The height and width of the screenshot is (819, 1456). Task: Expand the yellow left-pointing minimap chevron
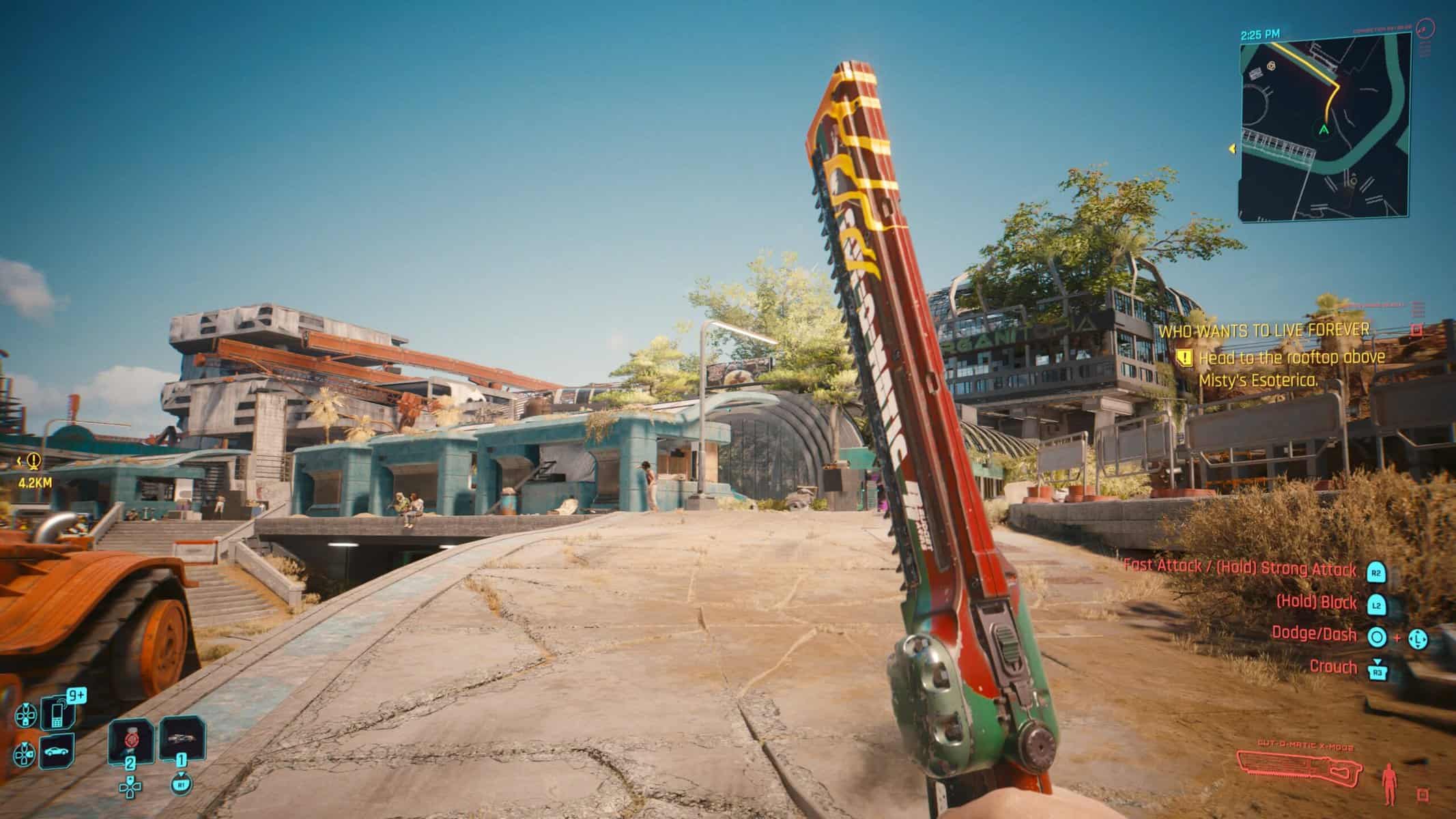click(1232, 148)
